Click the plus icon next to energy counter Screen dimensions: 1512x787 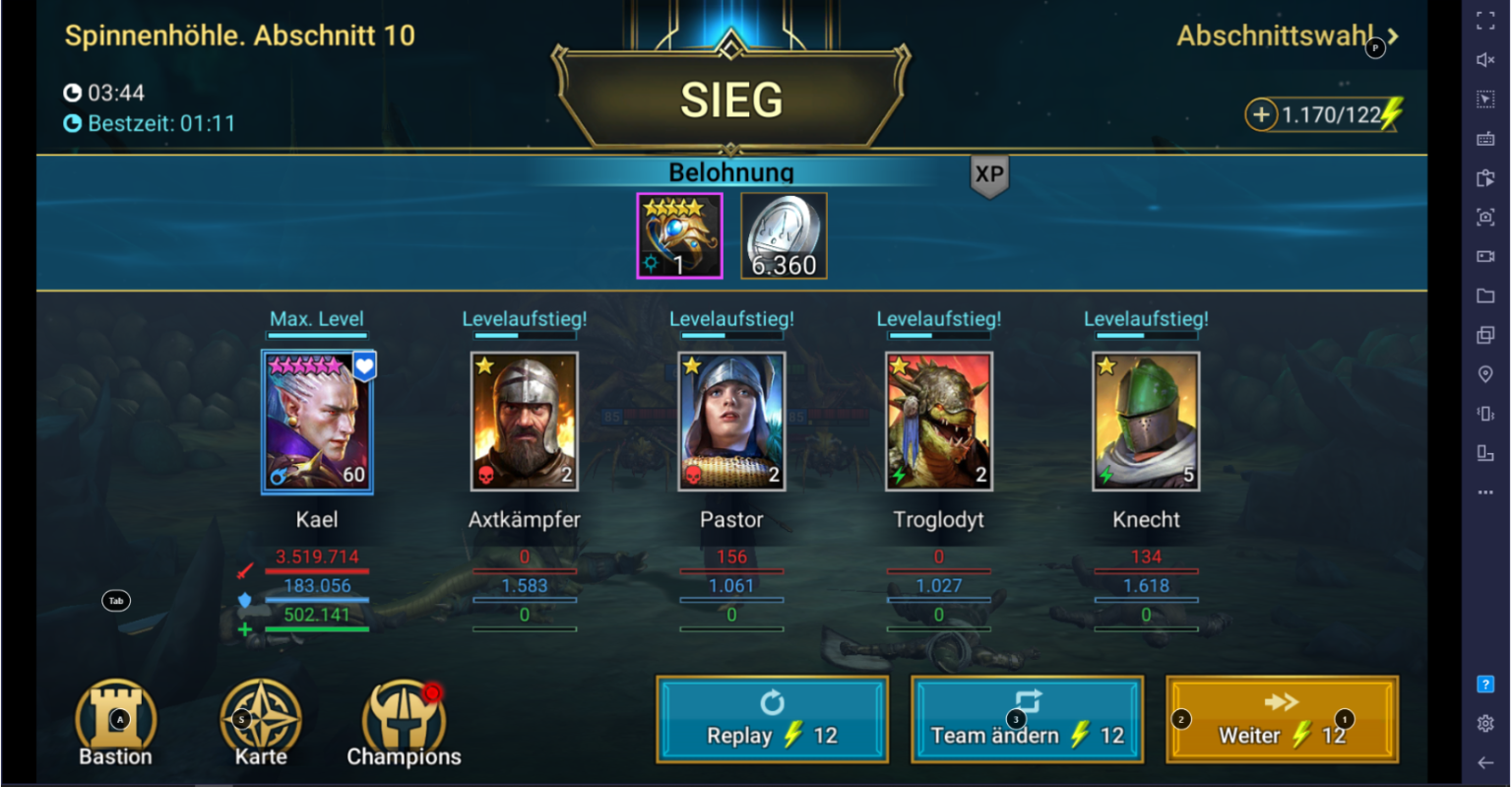(x=1261, y=114)
